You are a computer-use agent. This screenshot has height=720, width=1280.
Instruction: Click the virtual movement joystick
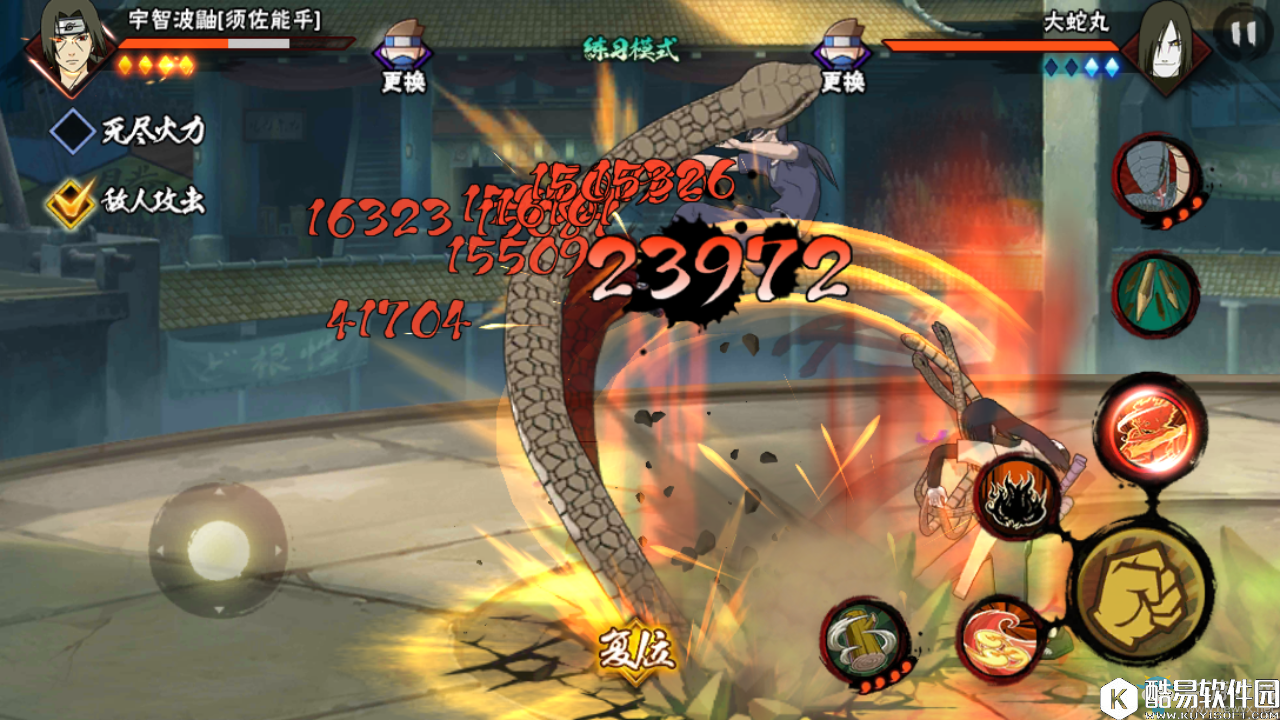point(218,549)
